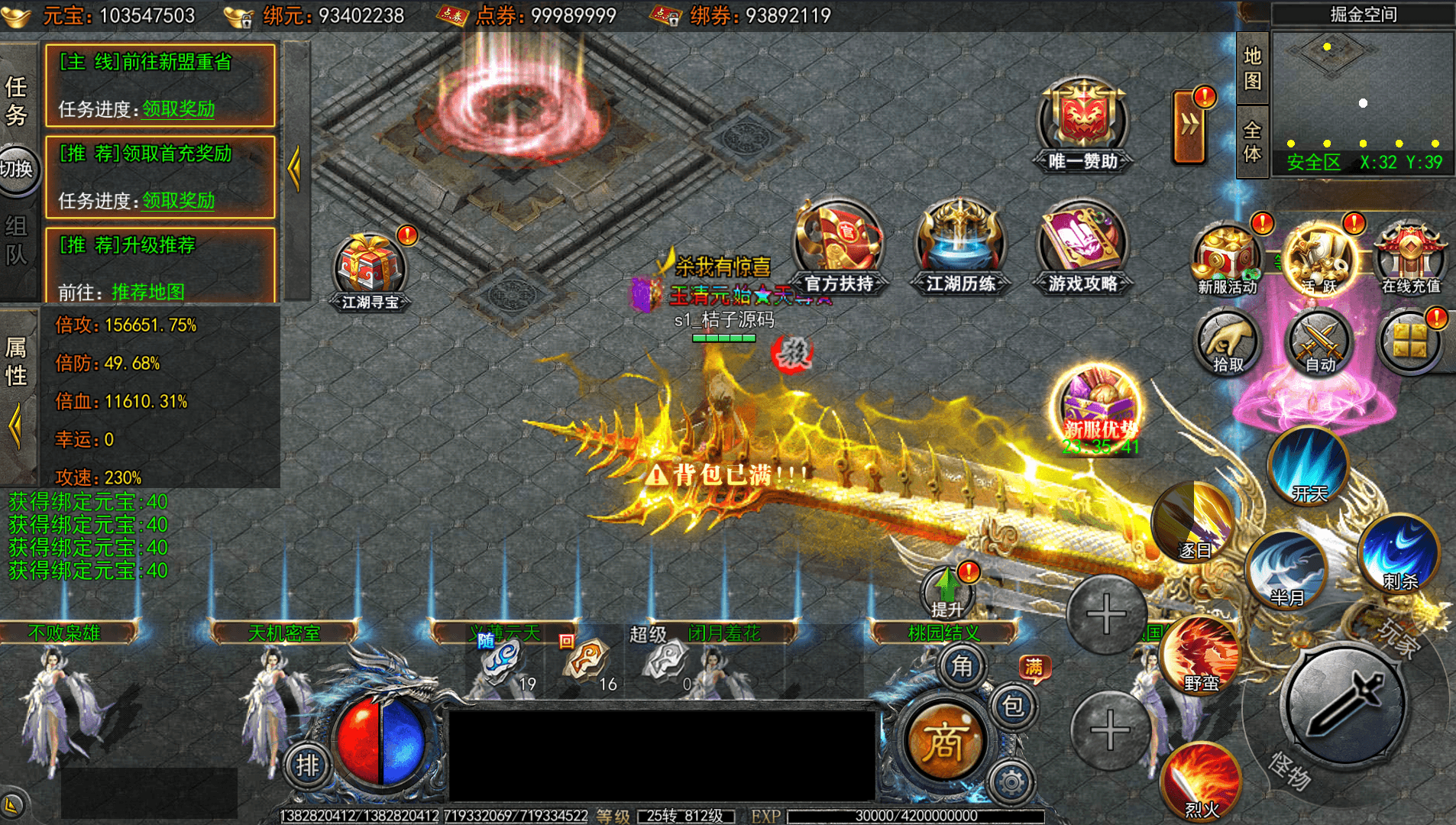Claim main quest 领取奖励 link

tap(178, 109)
